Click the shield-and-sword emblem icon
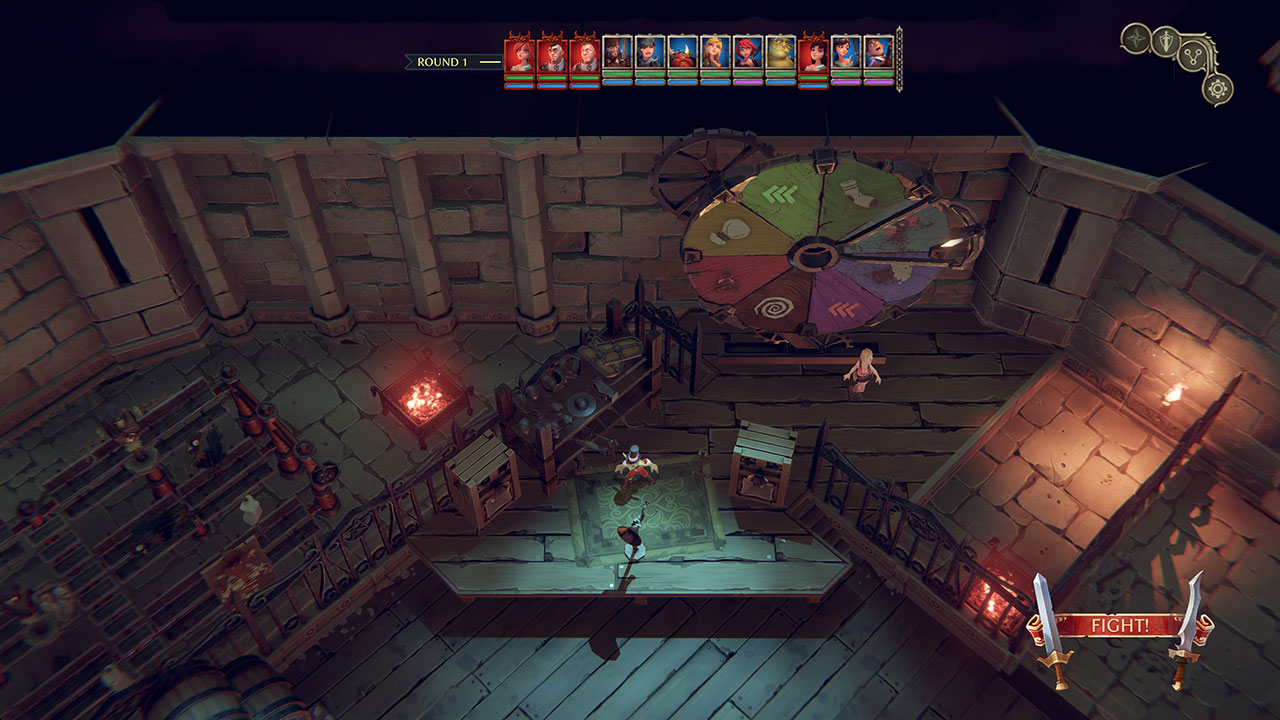This screenshot has width=1280, height=720. pyautogui.click(x=1166, y=40)
